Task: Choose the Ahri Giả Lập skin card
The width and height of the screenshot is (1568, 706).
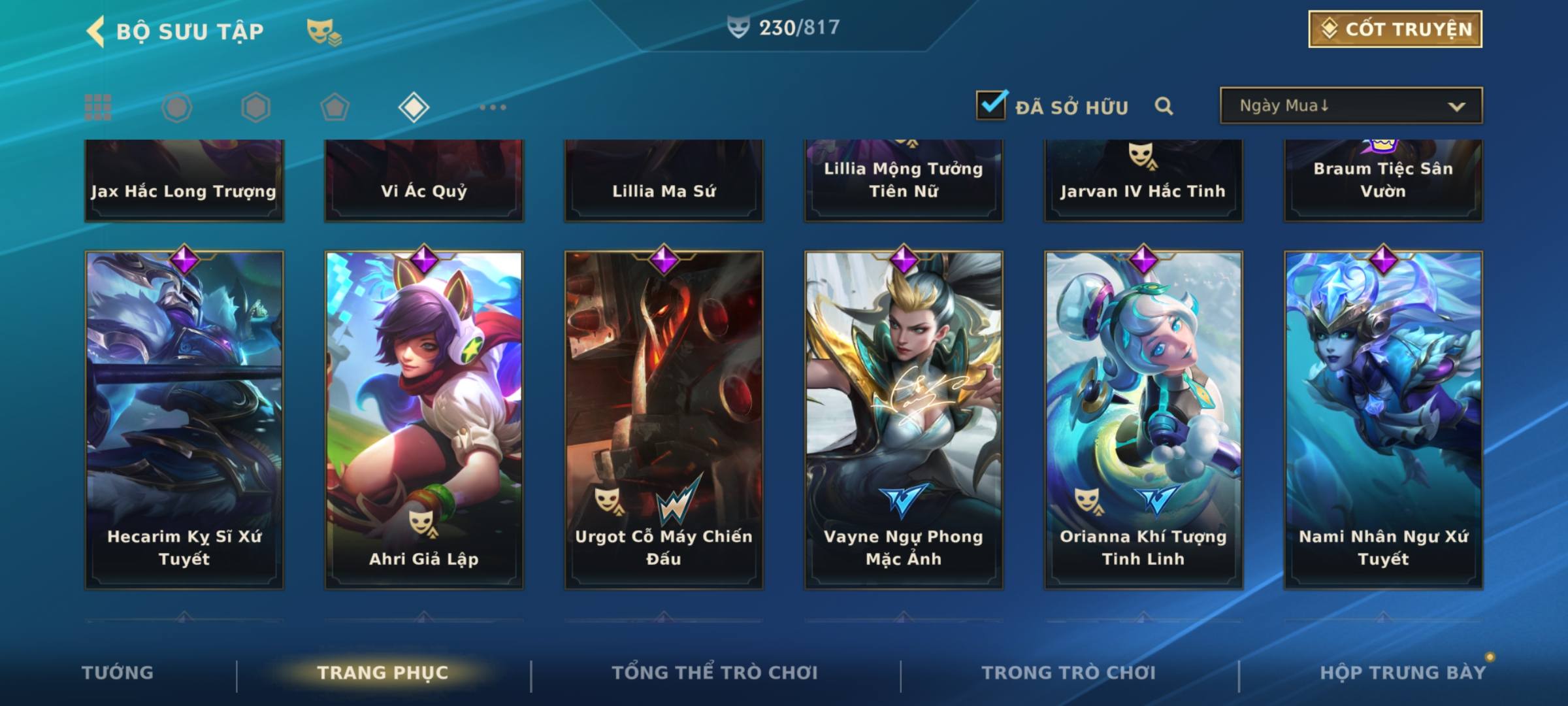Action: 424,418
